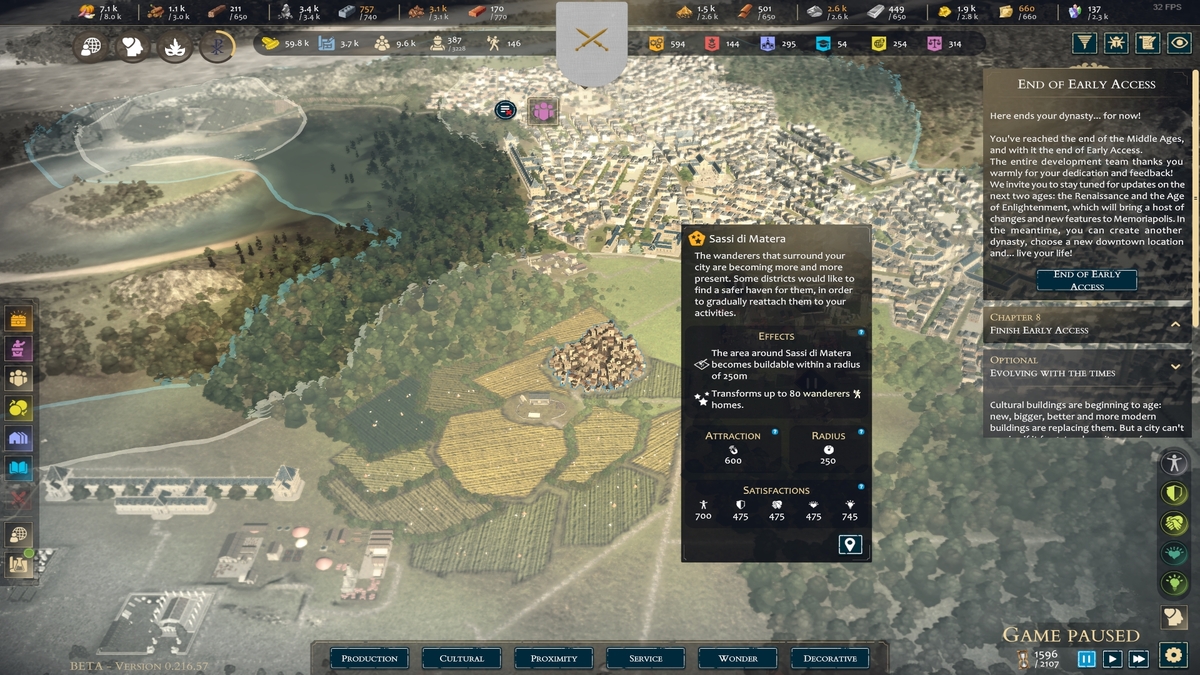Switch to the Cultural buildings tab
Screen dimensions: 1200x675
coord(462,658)
